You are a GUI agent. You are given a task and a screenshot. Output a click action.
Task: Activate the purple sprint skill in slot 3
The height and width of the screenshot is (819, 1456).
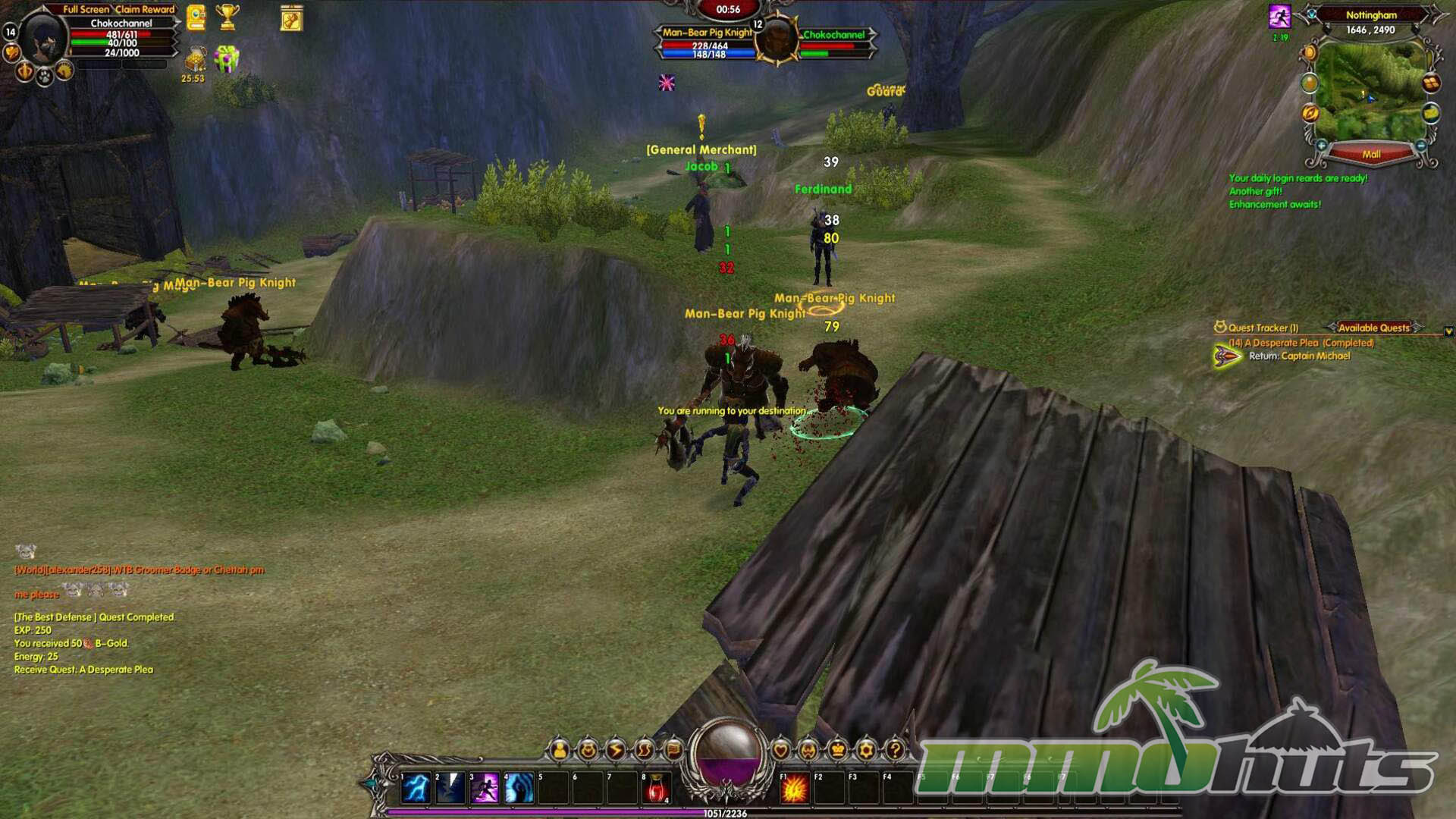(x=485, y=788)
